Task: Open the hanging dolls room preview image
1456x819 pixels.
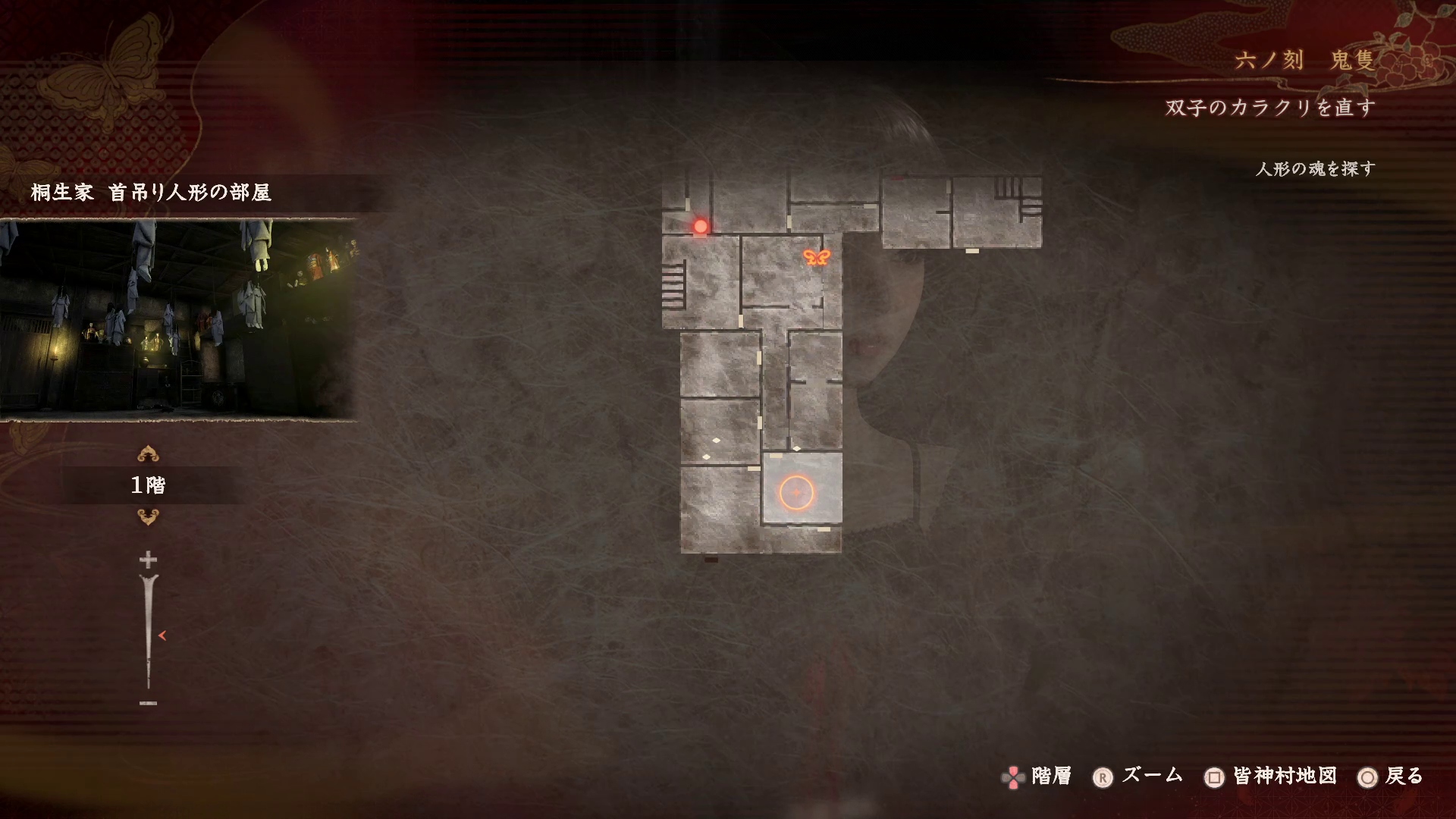Action: [178, 319]
